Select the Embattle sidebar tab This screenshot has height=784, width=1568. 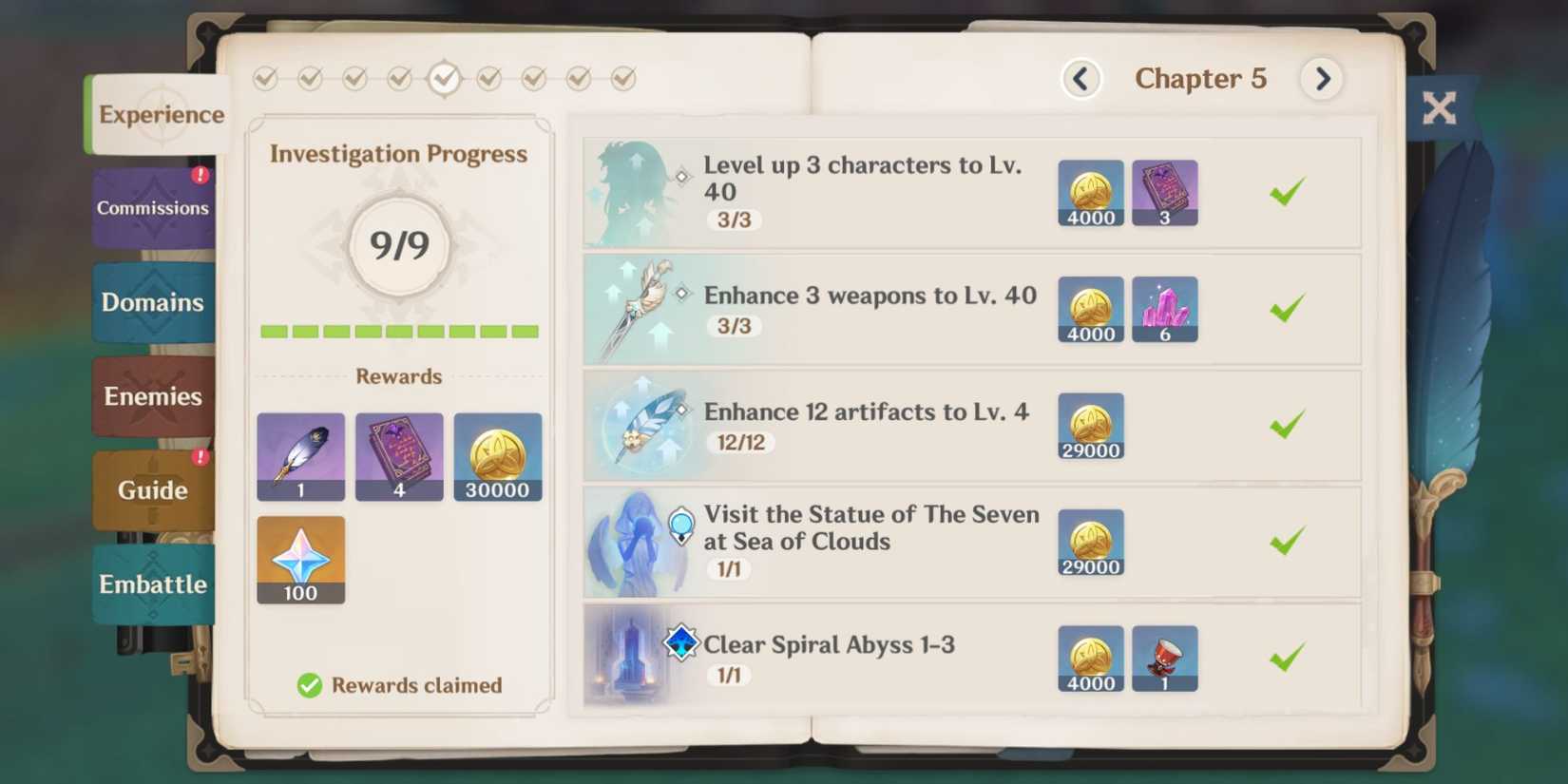coord(152,584)
